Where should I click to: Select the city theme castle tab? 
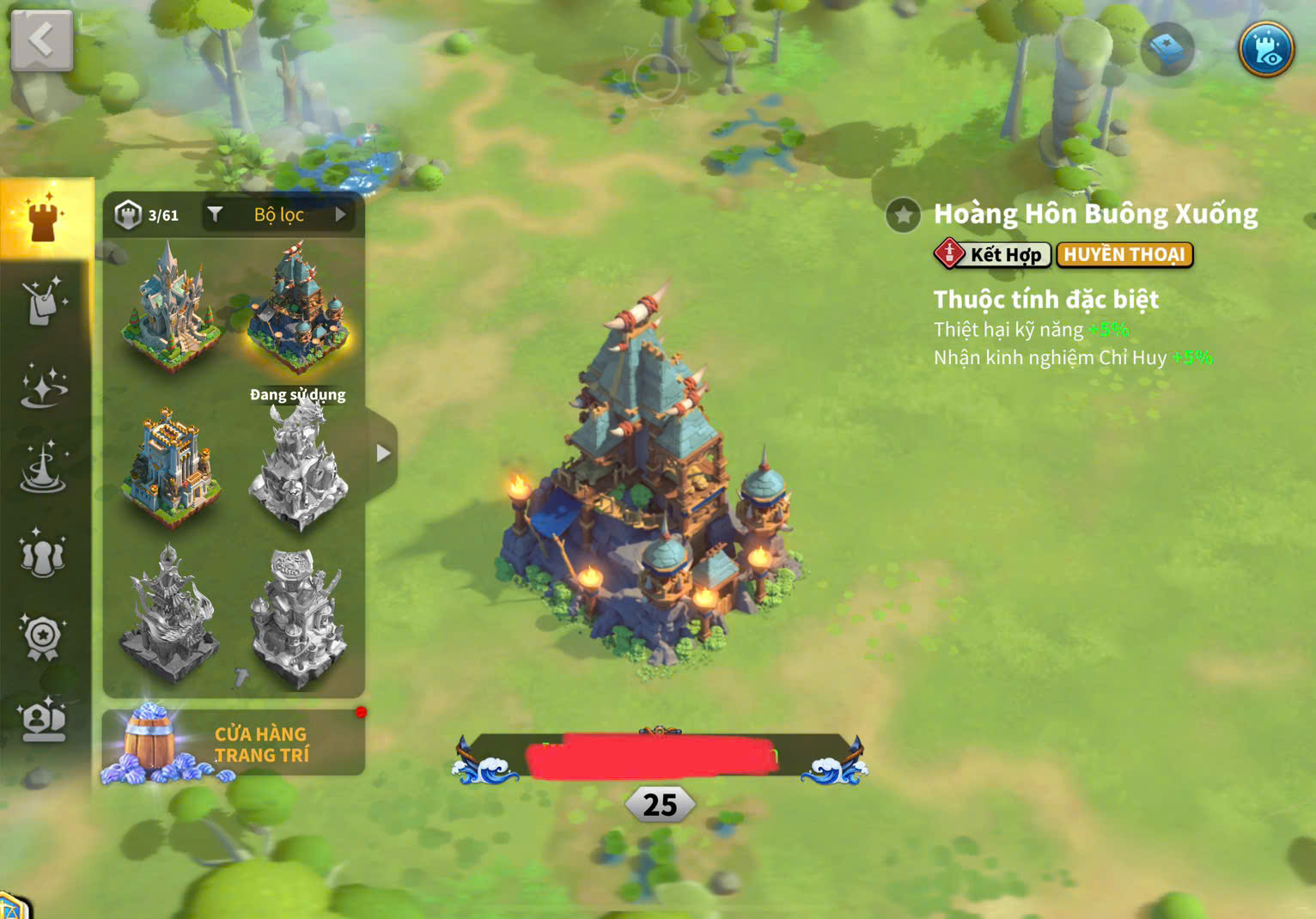tap(45, 218)
